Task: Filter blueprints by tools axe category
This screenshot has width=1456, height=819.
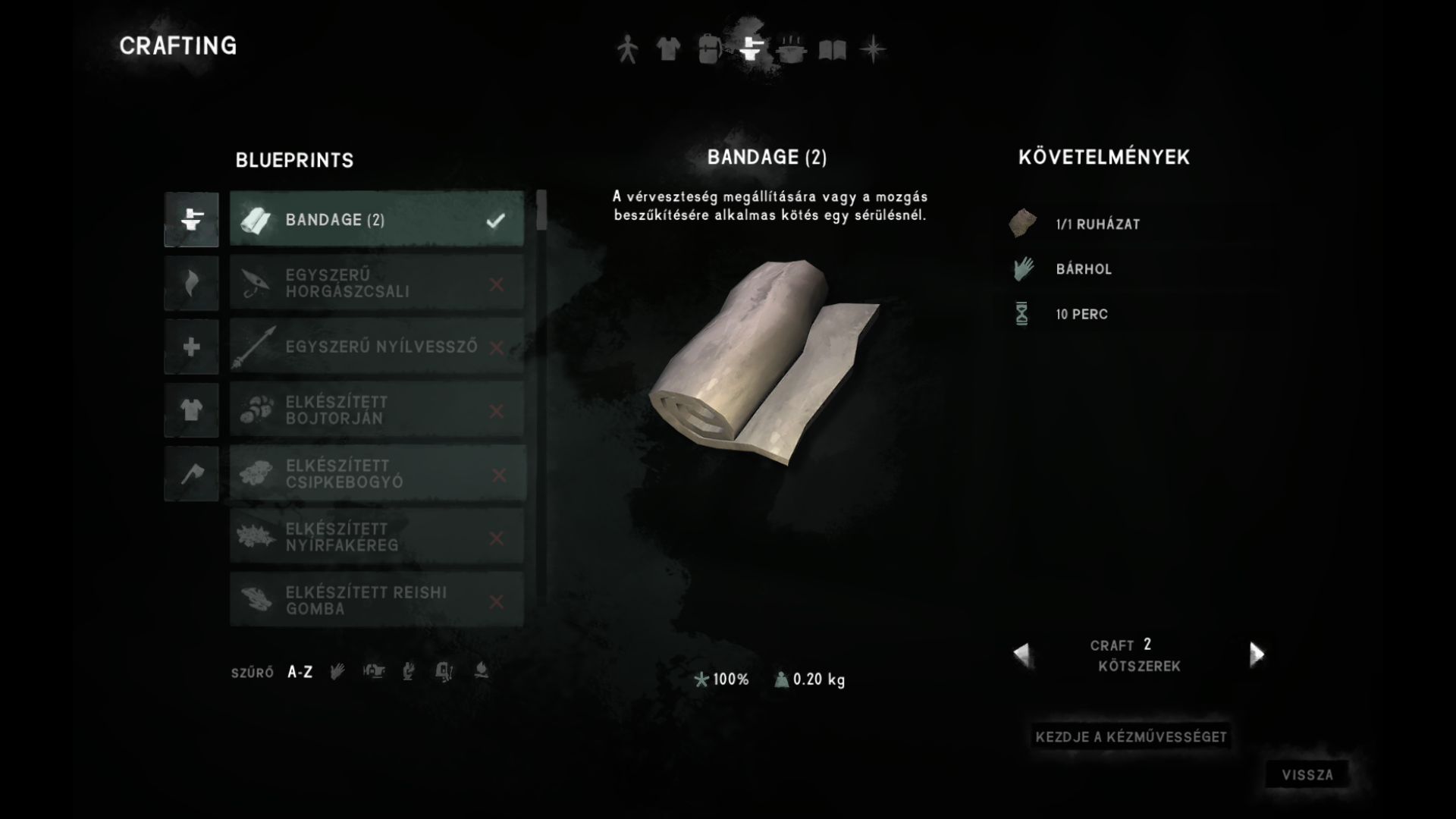Action: [x=191, y=474]
